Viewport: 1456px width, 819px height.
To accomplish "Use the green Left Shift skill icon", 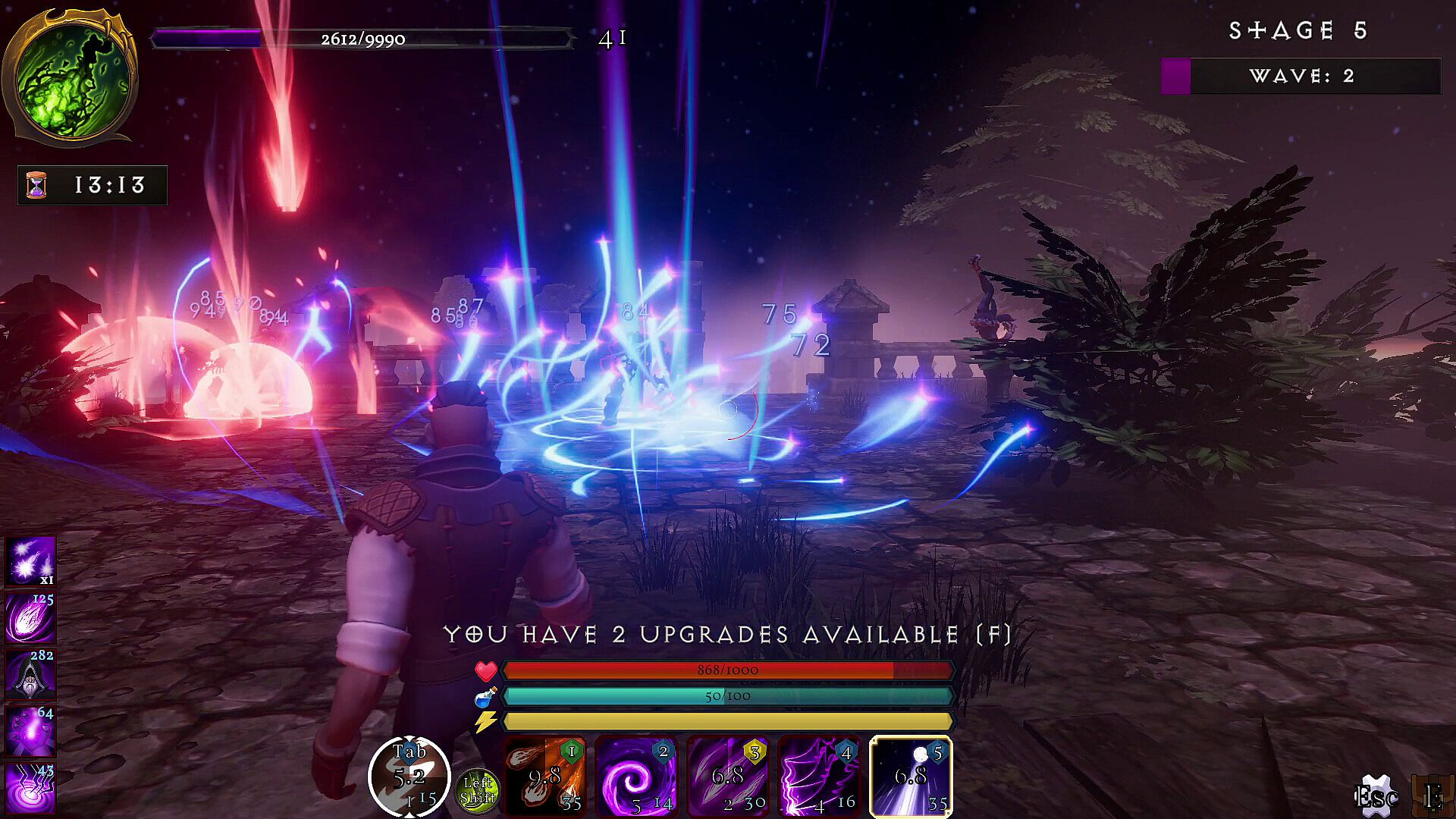I will point(479,790).
